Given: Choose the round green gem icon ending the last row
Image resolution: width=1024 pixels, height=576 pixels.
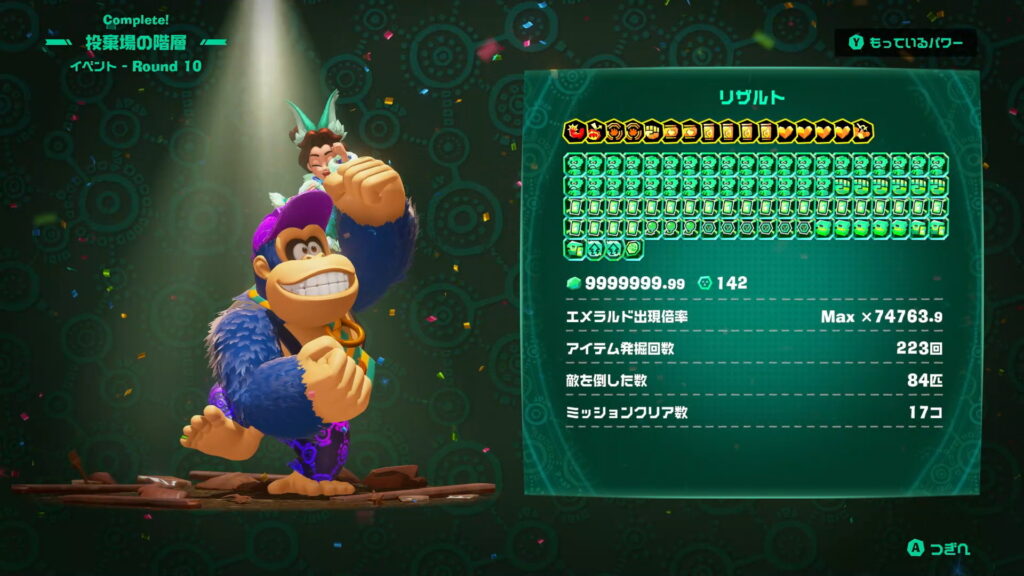Looking at the screenshot, I should 632,249.
